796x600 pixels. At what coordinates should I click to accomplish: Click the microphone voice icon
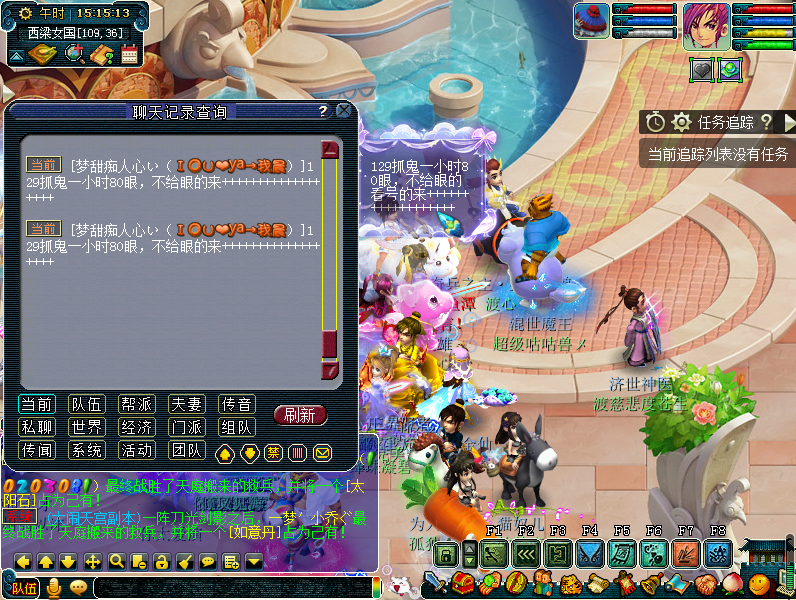coord(54,587)
